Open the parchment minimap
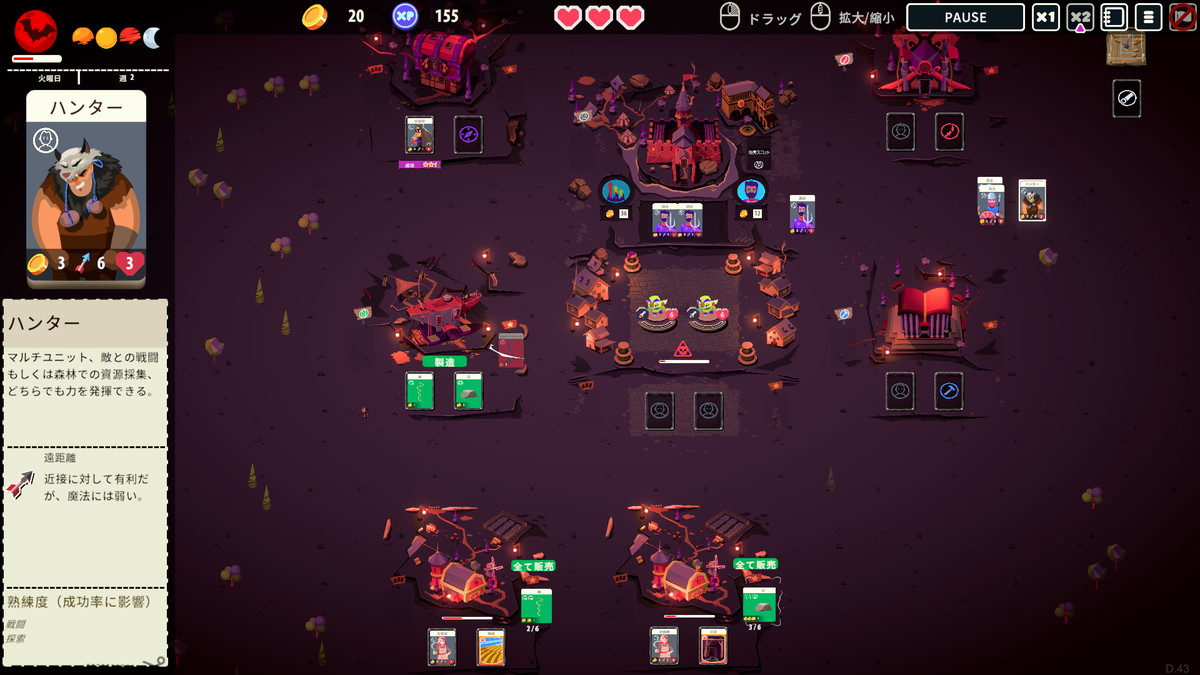Image resolution: width=1200 pixels, height=675 pixels. pos(1126,46)
